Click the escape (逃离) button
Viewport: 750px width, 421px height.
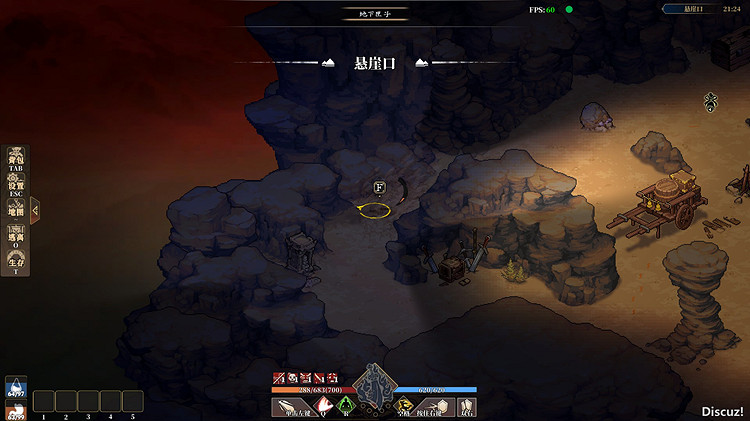15,236
